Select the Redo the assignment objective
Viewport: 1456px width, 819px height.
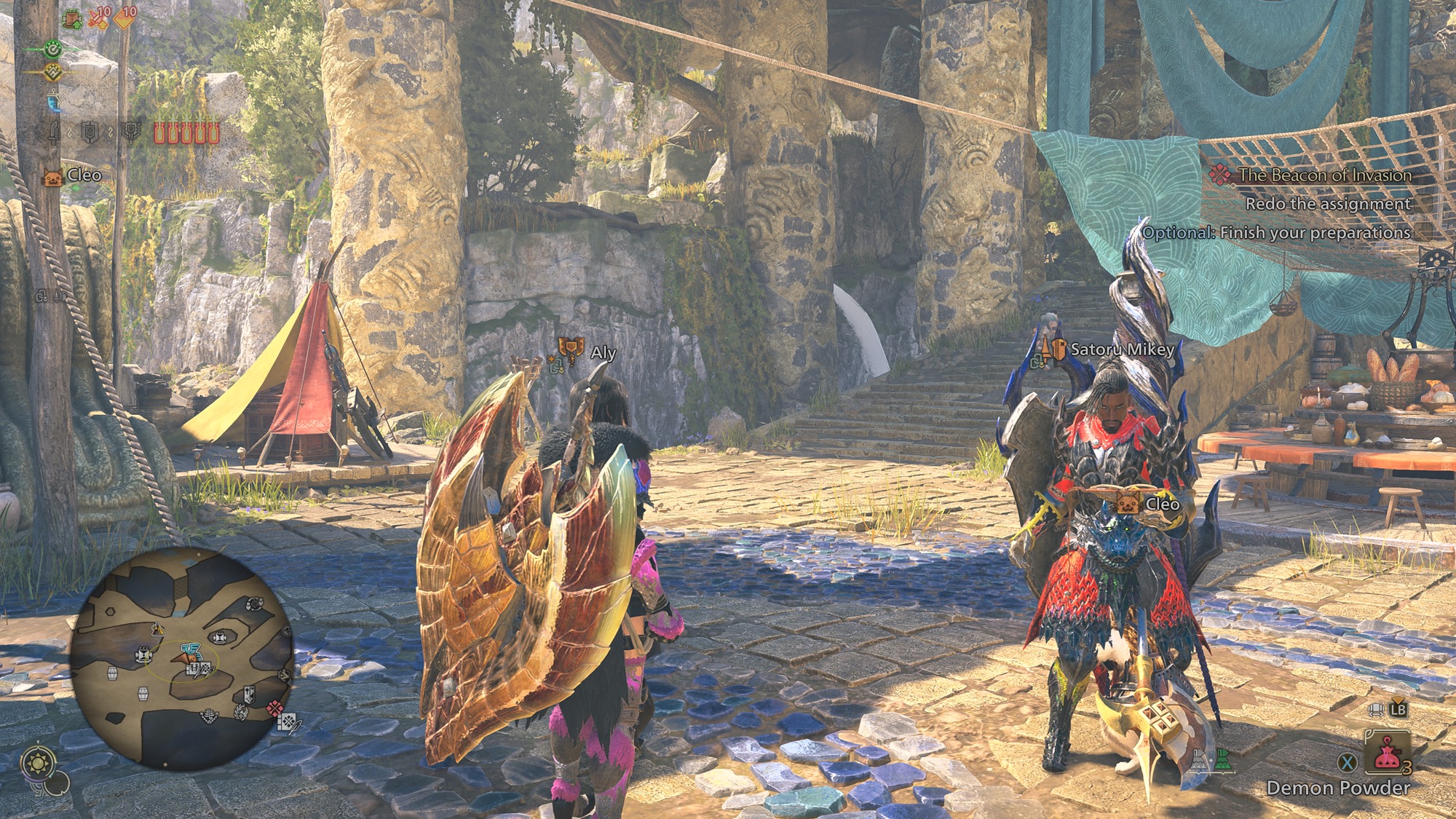point(1327,204)
